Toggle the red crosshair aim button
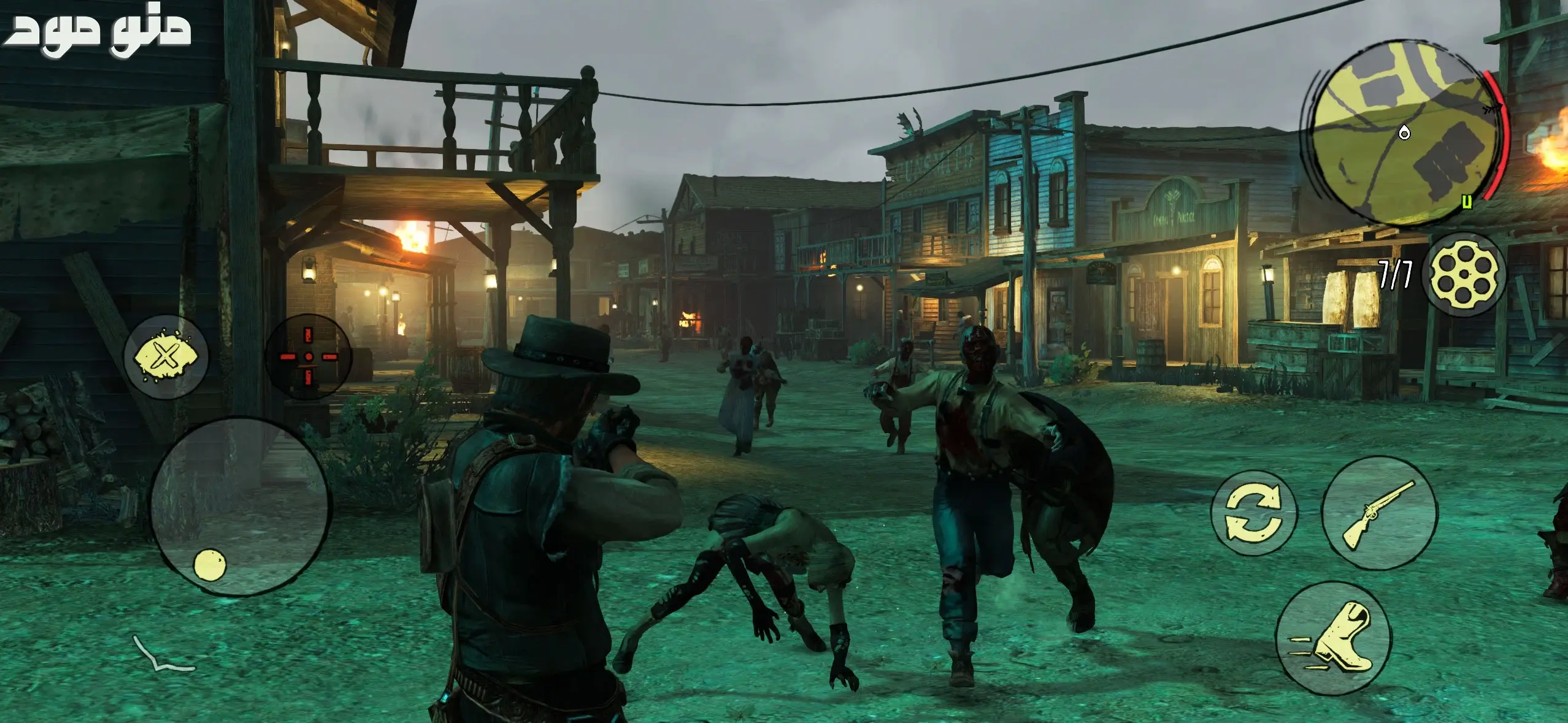 click(x=309, y=356)
